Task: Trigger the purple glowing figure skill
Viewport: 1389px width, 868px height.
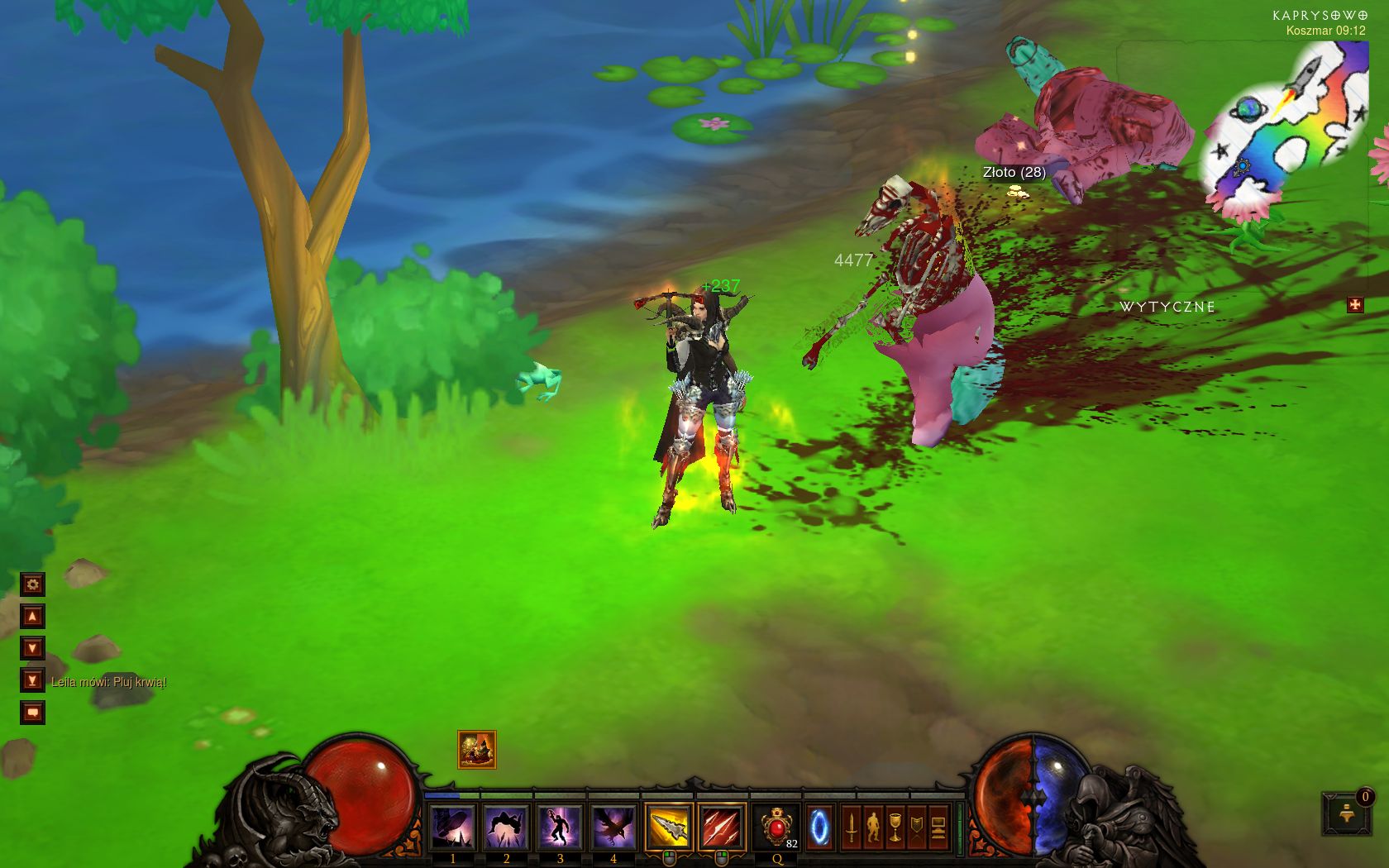Action: (560, 827)
